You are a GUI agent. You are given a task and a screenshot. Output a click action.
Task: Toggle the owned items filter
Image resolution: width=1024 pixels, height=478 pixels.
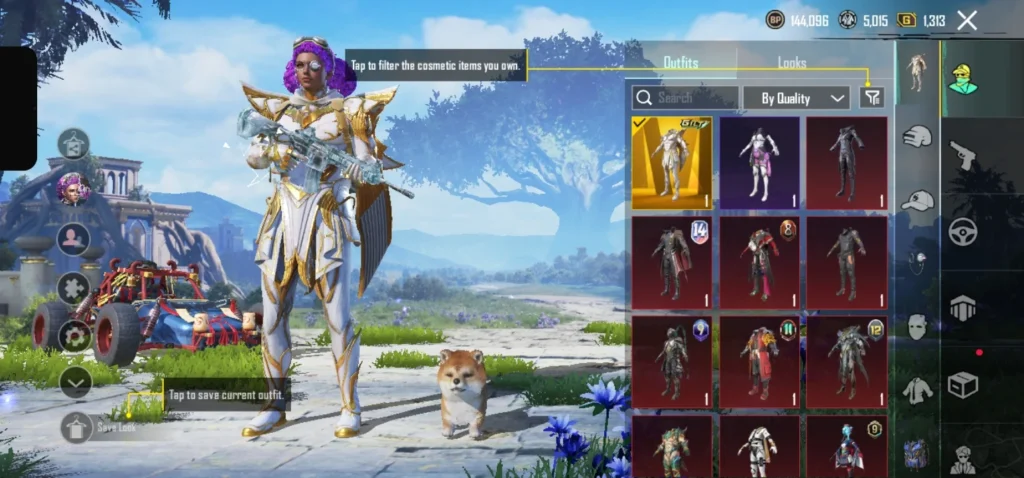(x=872, y=97)
